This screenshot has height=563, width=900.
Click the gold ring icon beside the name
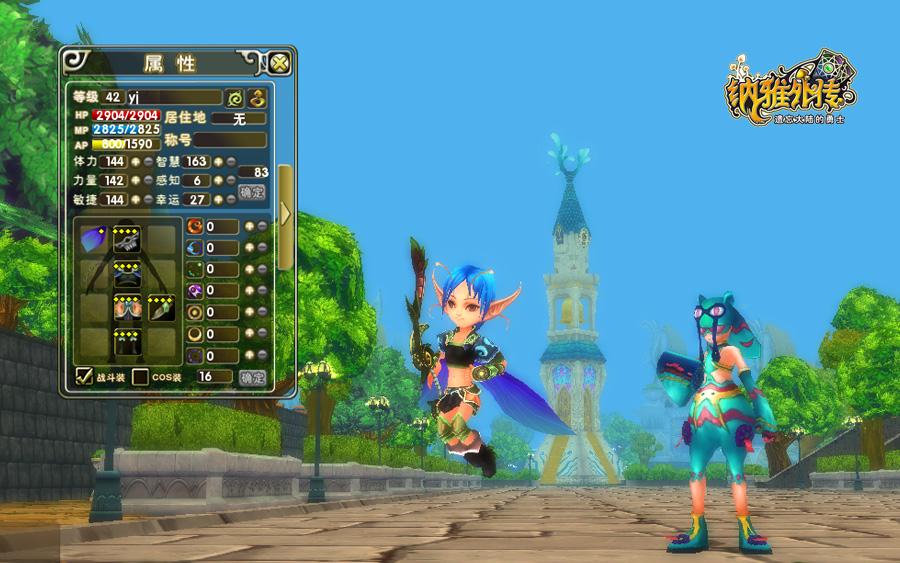point(257,98)
